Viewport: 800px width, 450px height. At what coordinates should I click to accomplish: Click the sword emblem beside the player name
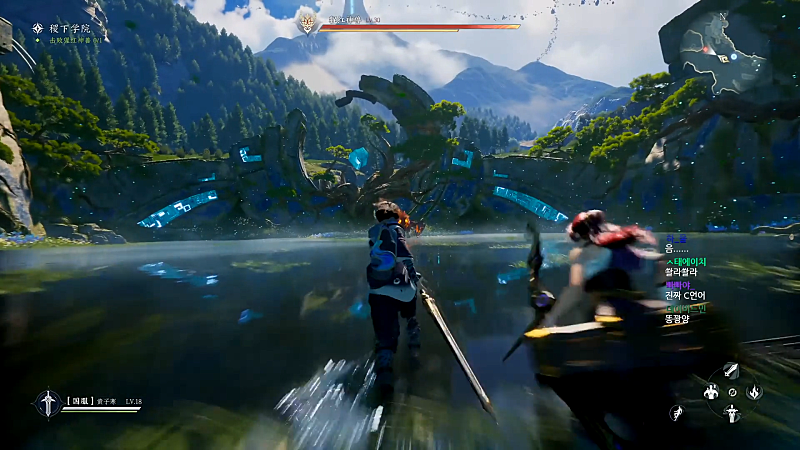[x=47, y=403]
